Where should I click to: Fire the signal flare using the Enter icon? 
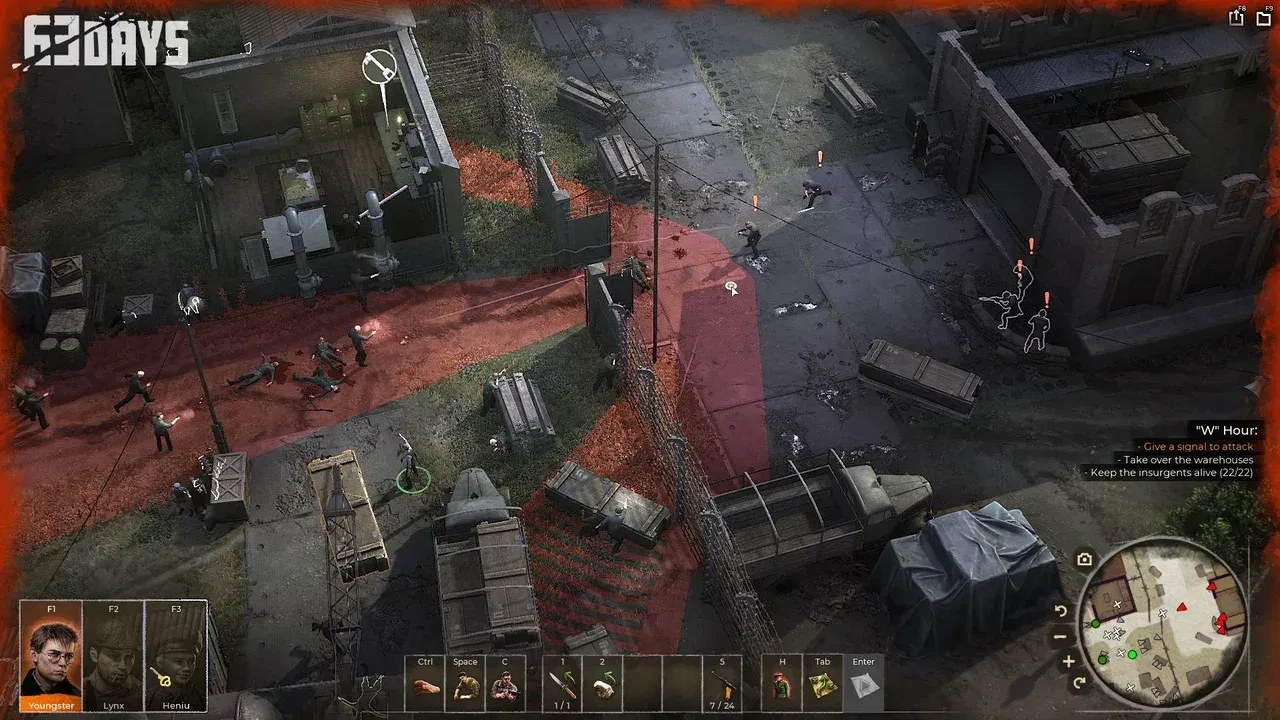click(865, 685)
